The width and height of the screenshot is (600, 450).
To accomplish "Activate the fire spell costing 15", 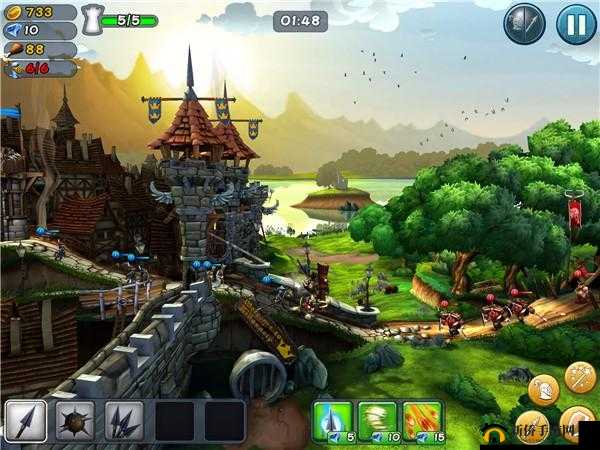I will pyautogui.click(x=423, y=420).
